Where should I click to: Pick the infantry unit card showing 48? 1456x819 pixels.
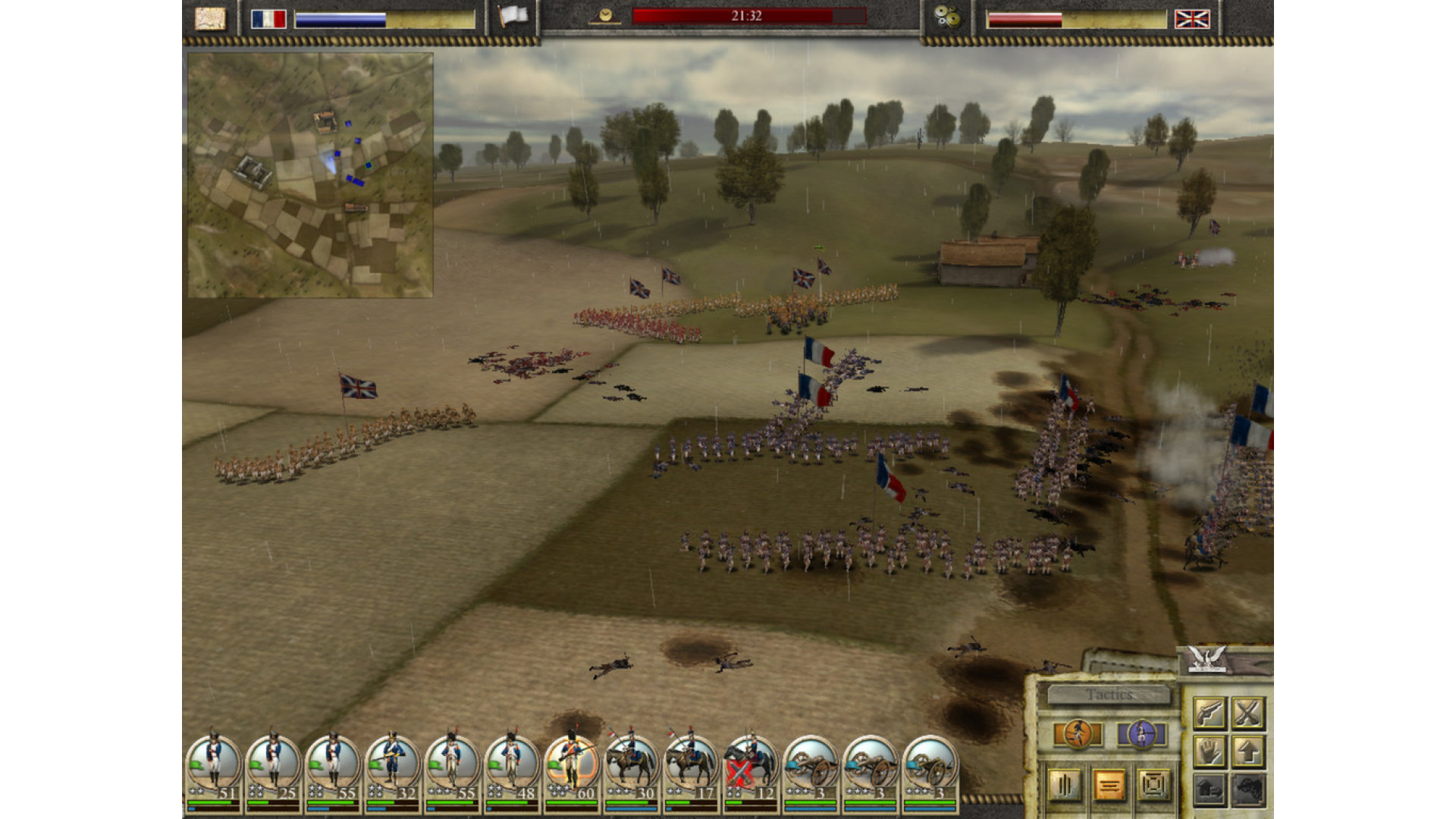(x=512, y=766)
